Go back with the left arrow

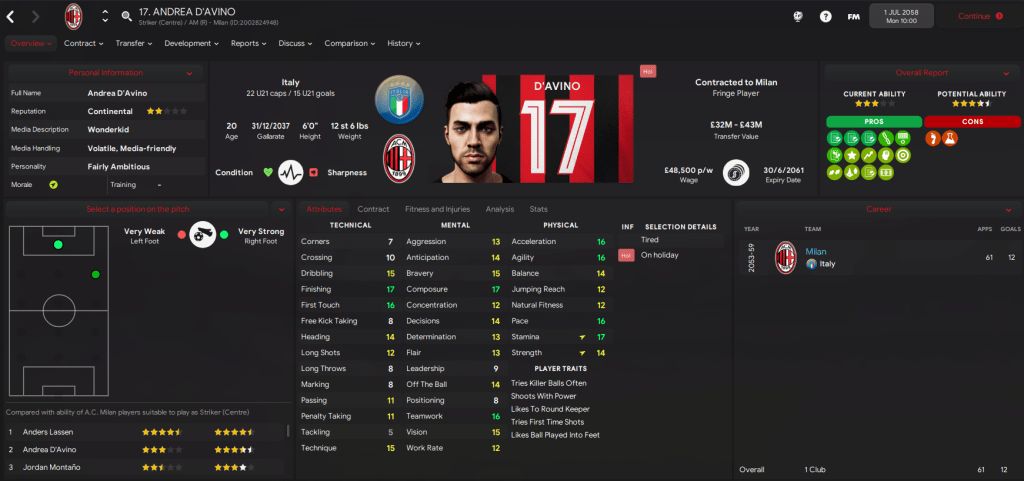[11, 16]
